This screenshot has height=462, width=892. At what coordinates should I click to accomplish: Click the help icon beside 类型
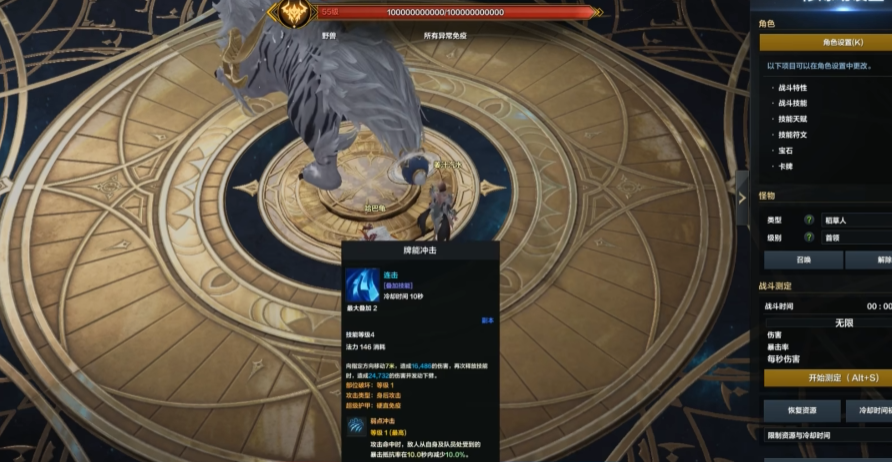809,220
